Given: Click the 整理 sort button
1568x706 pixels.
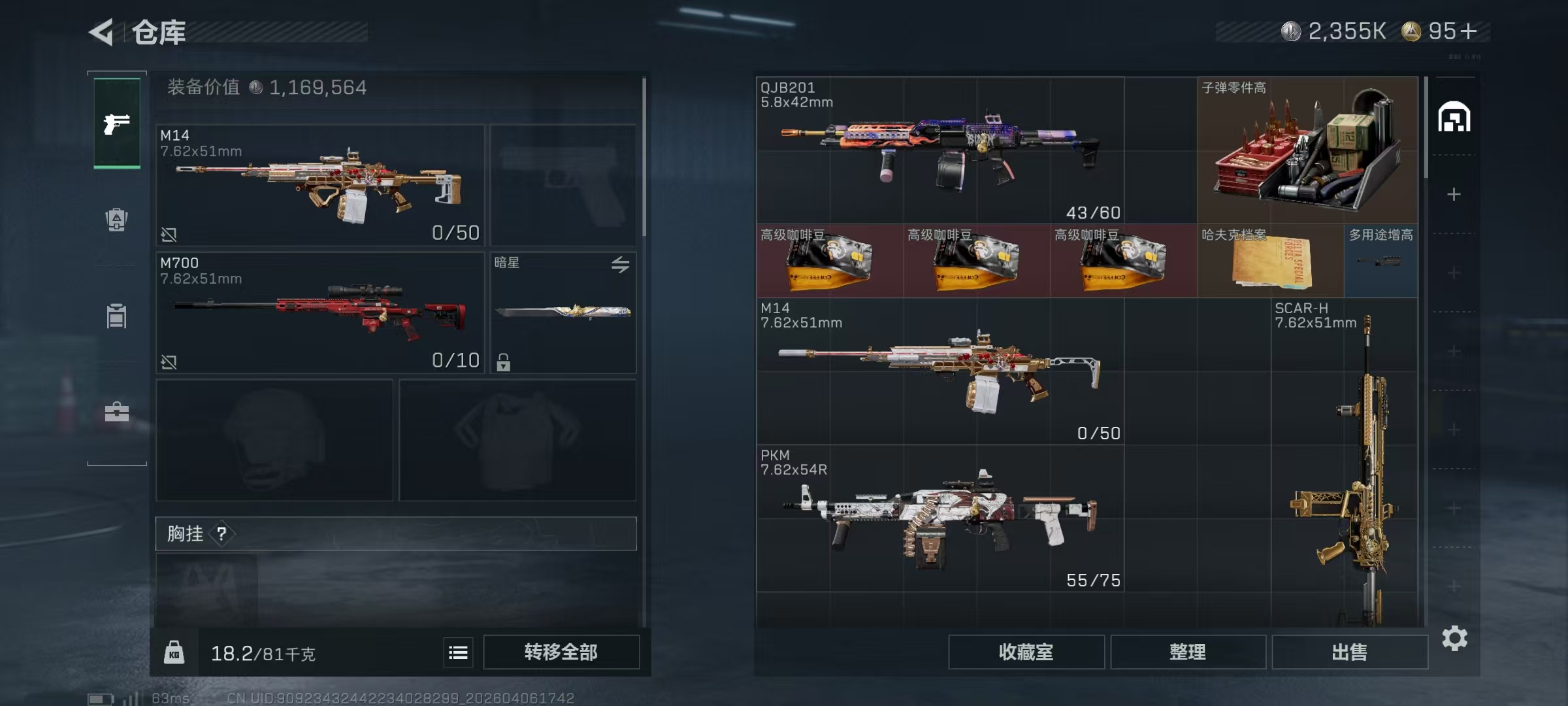Looking at the screenshot, I should [x=1188, y=652].
